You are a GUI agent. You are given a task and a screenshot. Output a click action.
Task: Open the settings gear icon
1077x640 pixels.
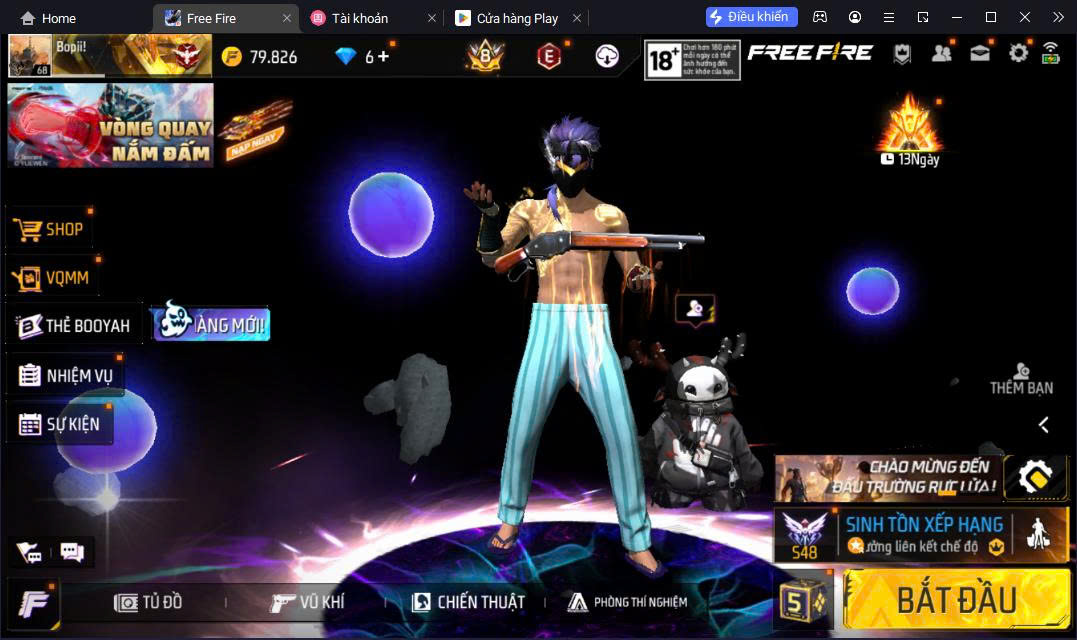tap(1018, 53)
